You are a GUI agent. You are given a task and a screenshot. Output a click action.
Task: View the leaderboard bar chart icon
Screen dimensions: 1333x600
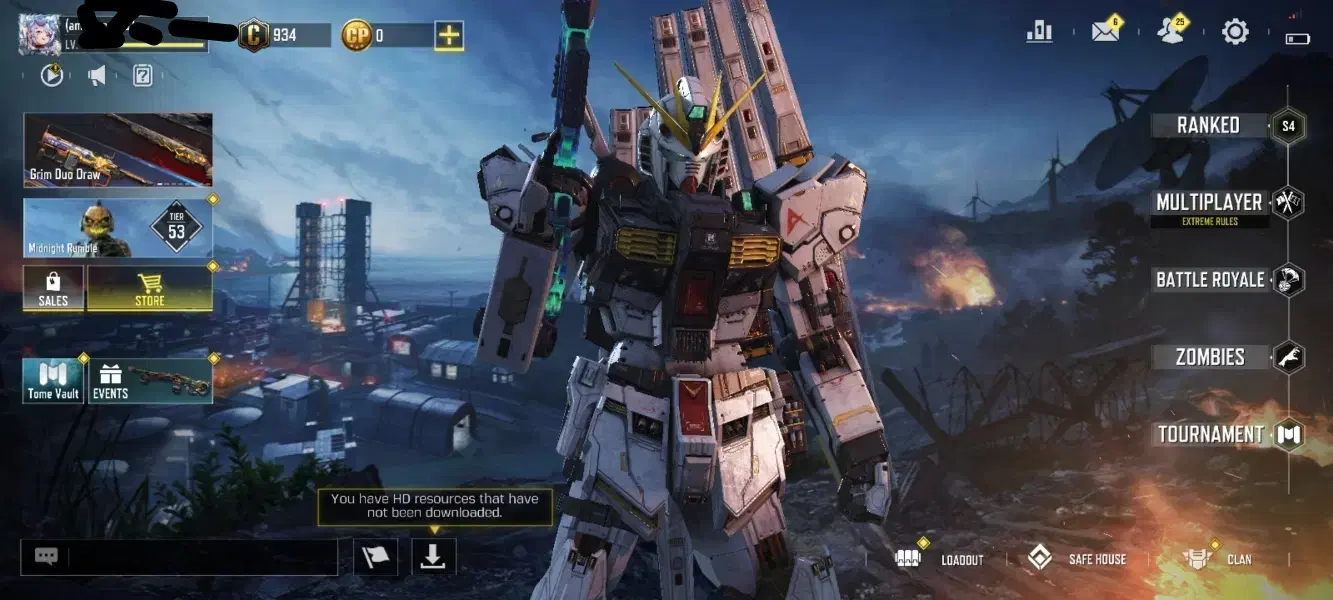pos(1040,32)
